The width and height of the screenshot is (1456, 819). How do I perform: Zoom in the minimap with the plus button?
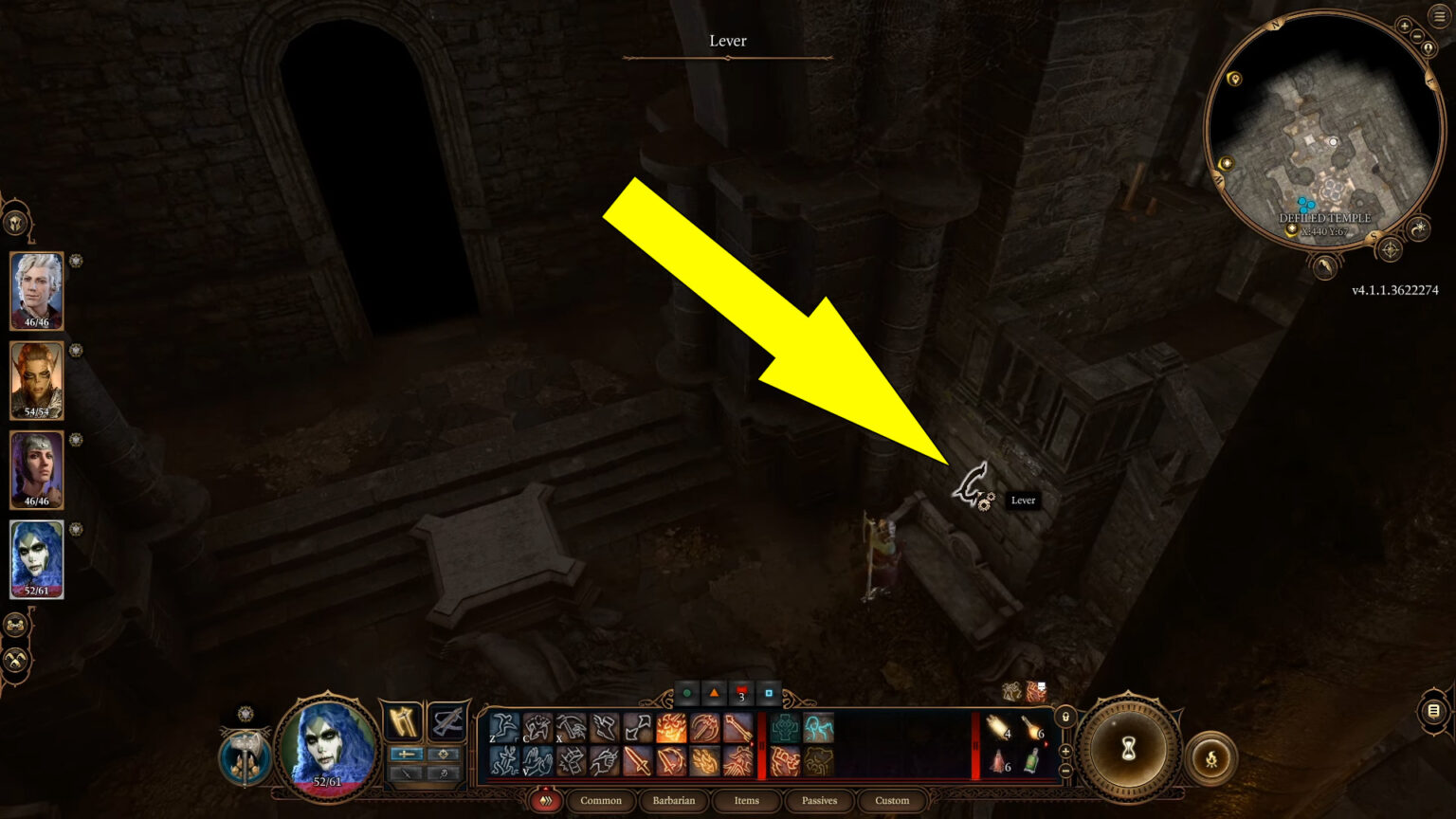[x=1405, y=25]
